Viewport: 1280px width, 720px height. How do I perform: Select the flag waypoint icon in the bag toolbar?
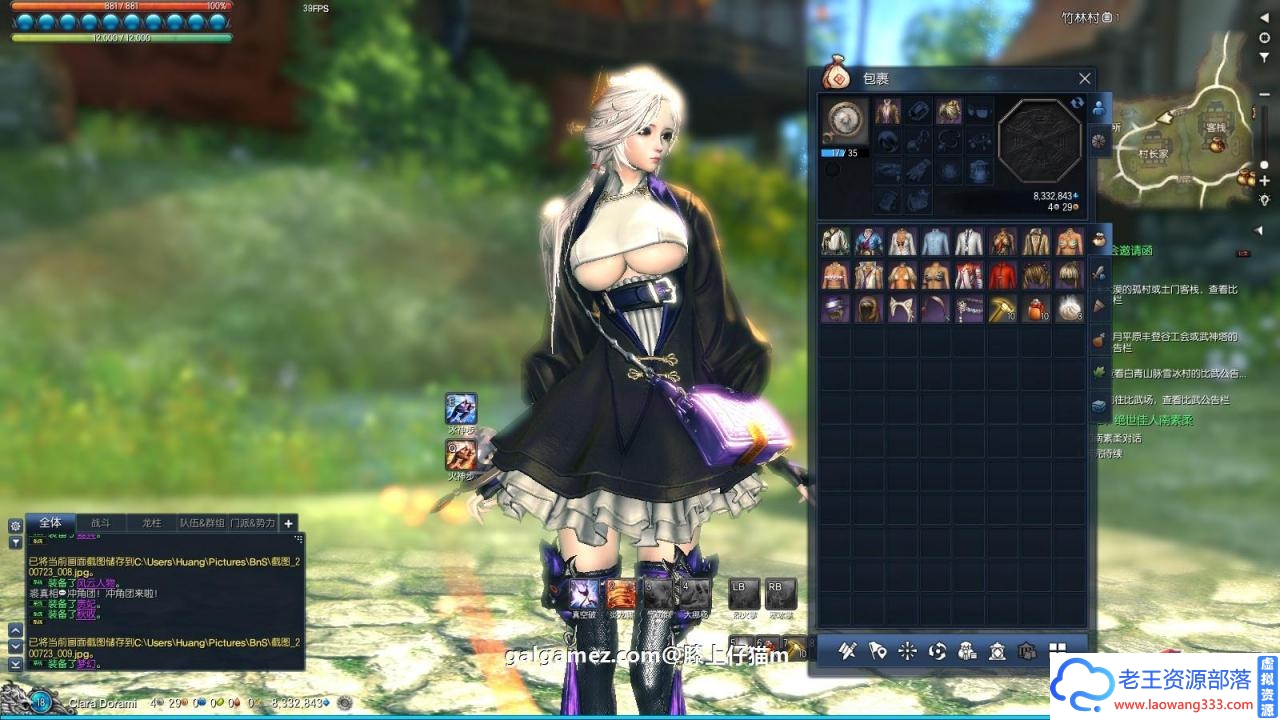pos(877,650)
